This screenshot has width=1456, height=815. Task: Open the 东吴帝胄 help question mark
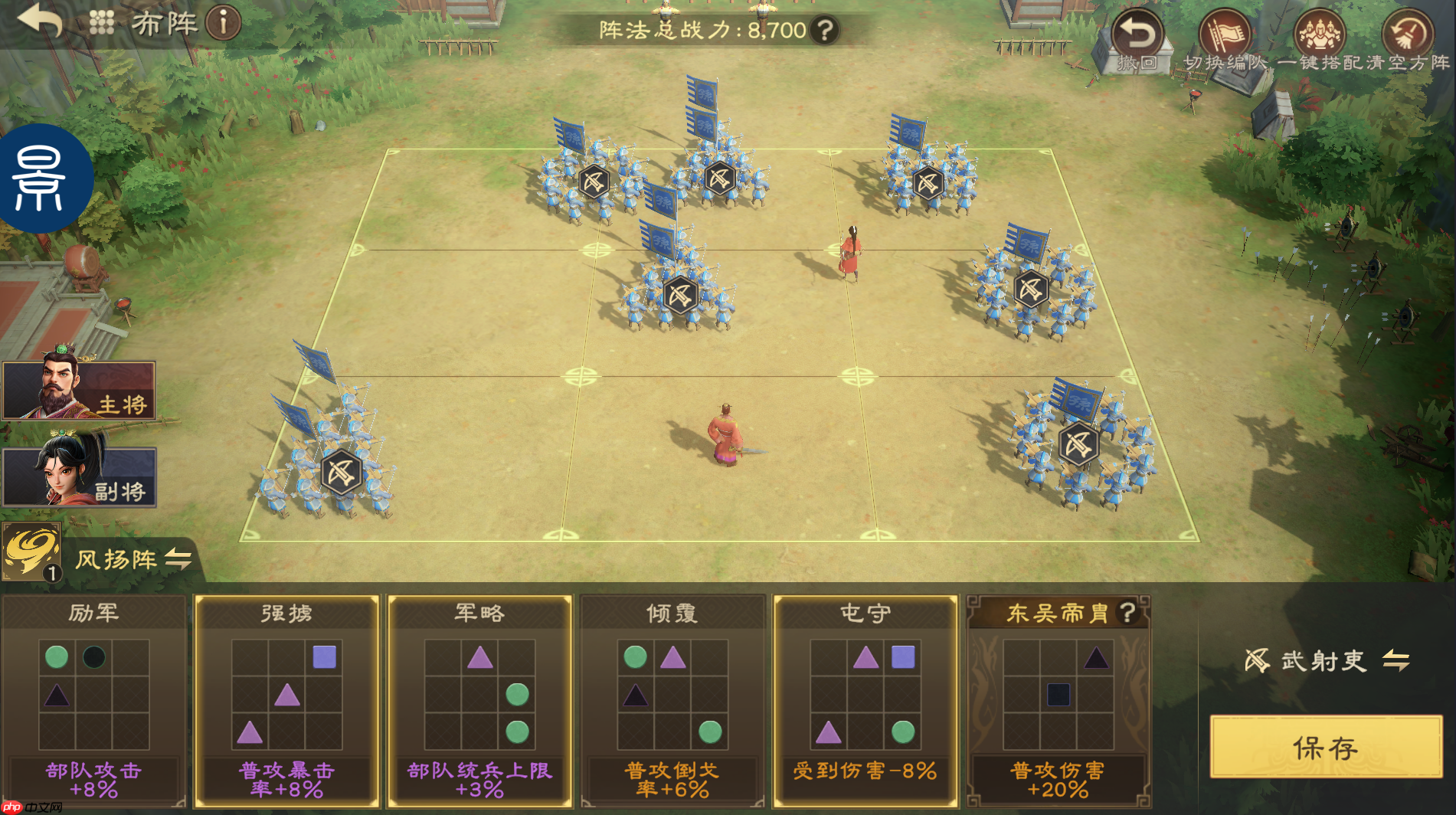click(1127, 613)
